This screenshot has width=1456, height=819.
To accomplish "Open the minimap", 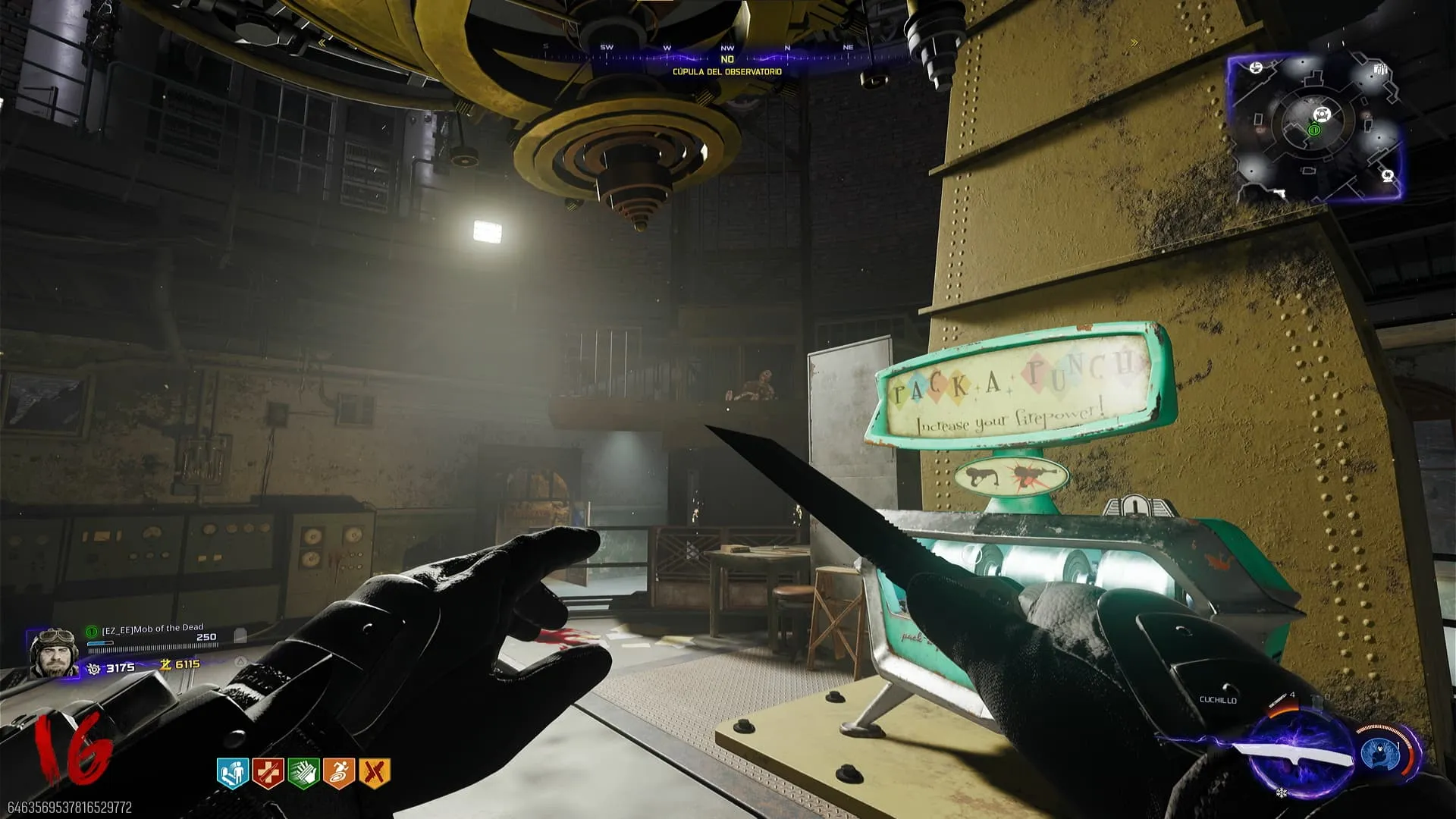I will (x=1316, y=127).
